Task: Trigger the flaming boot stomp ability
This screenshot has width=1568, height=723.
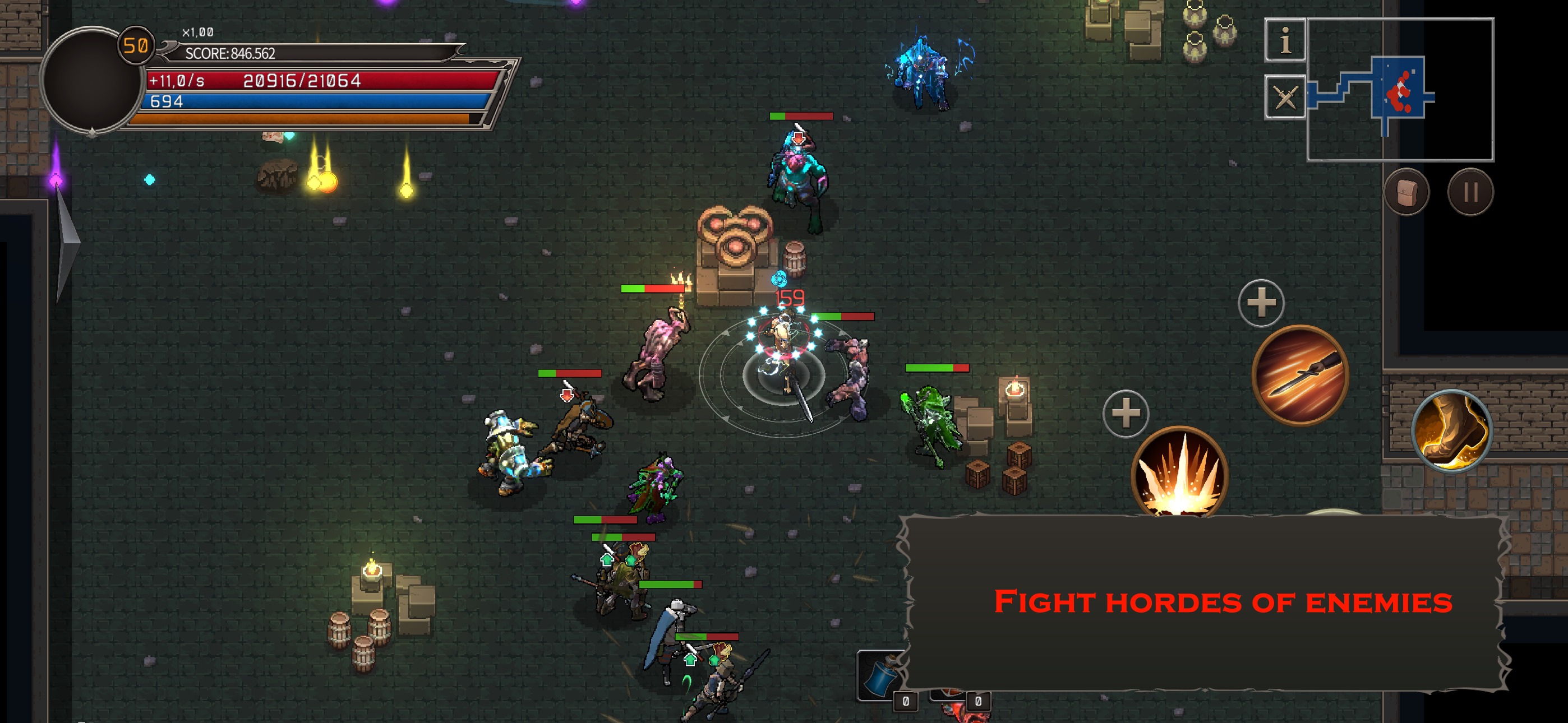Action: (1452, 431)
